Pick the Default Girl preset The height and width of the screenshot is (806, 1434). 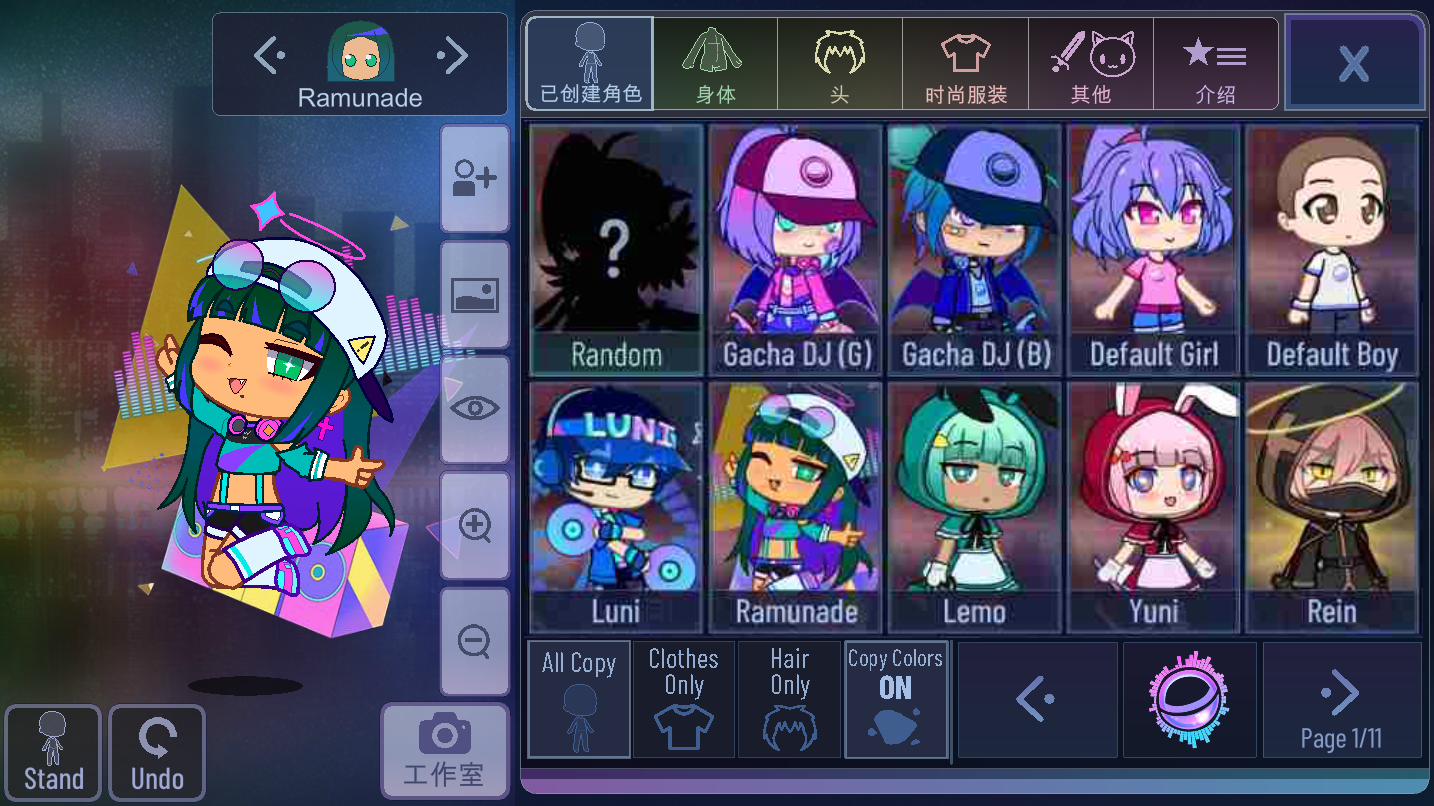1153,250
